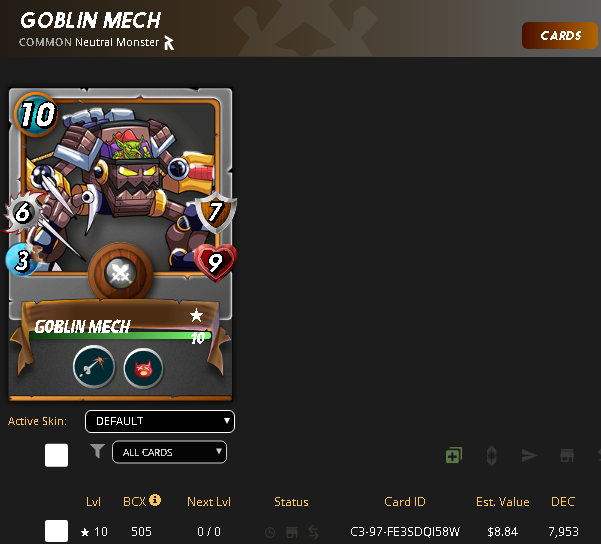
Task: Open the All Cards filter dropdown
Action: [x=169, y=452]
